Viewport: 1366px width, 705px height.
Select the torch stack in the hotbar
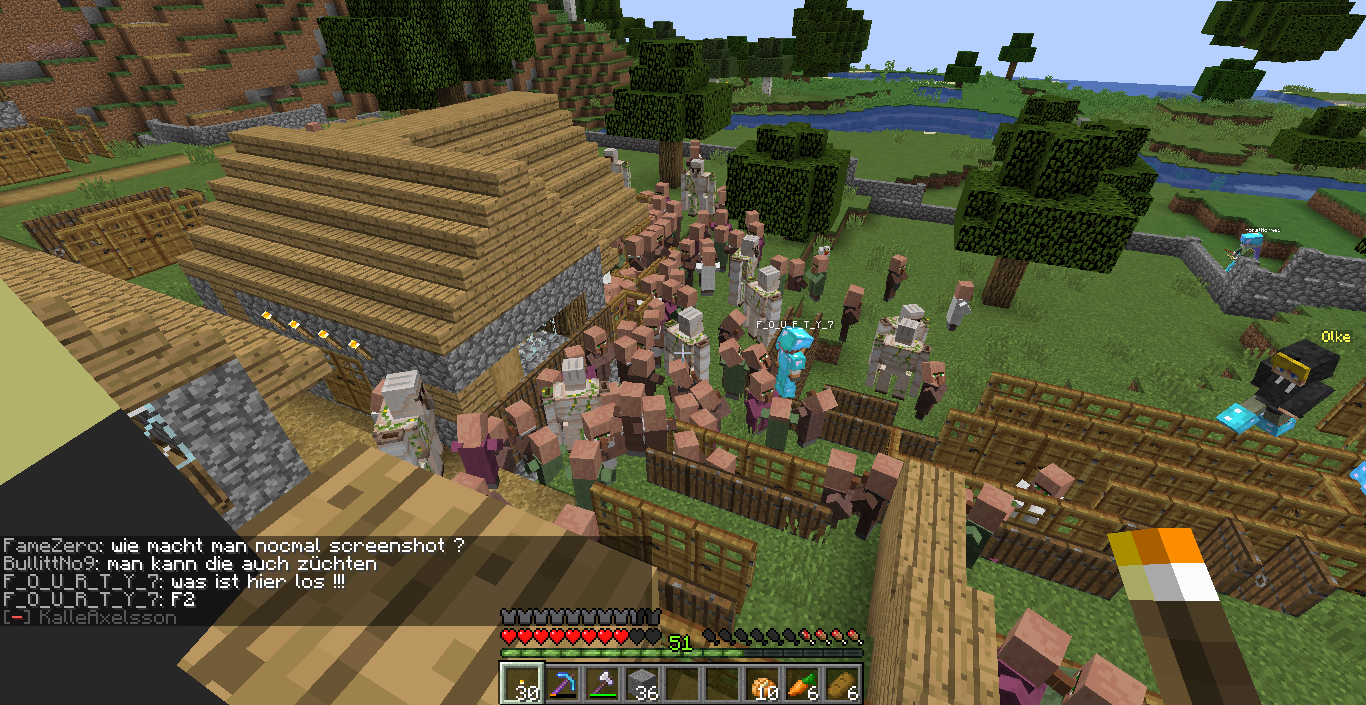tap(521, 683)
